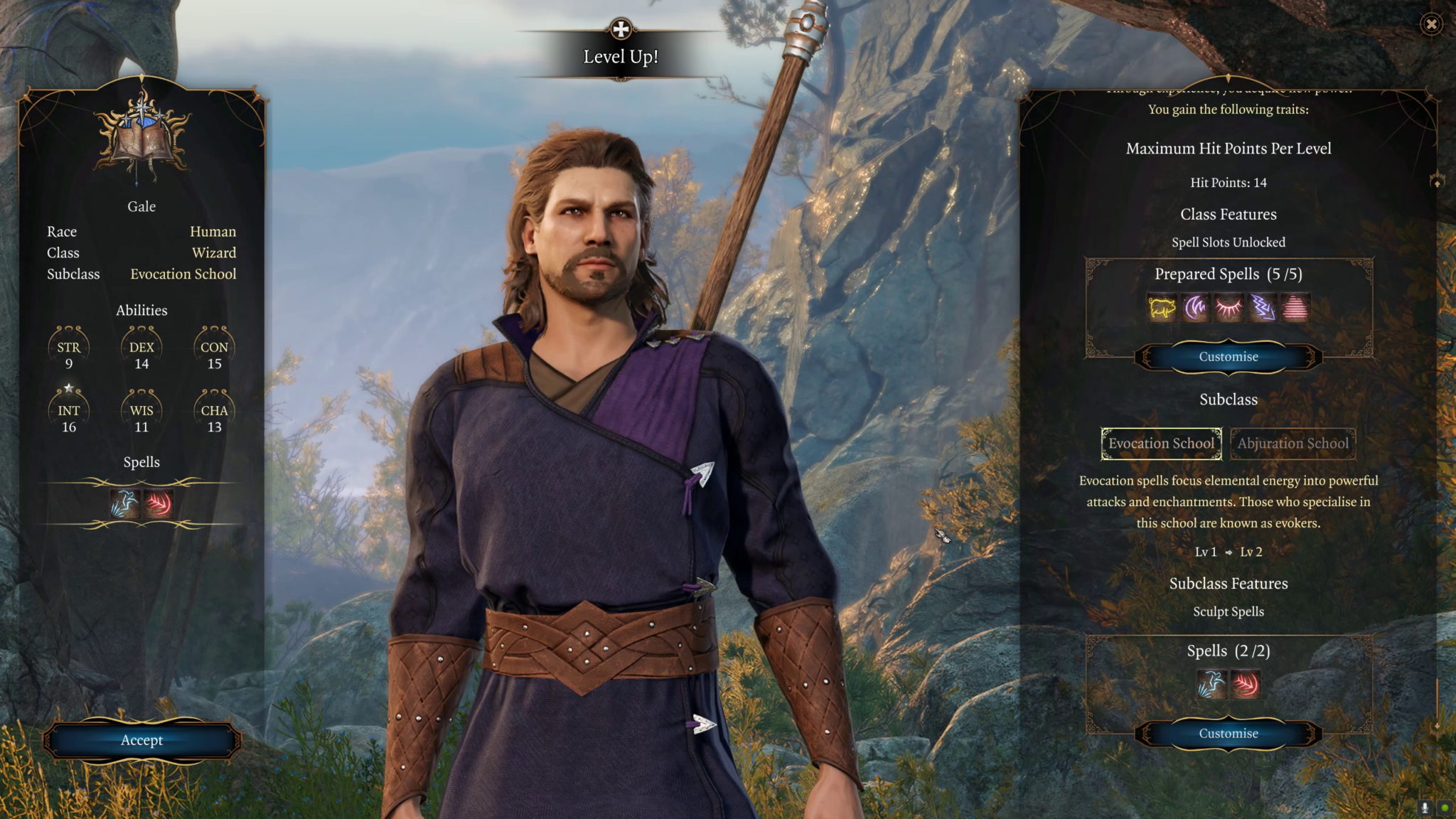Viewport: 1456px width, 819px height.
Task: Select the purple crescent claw prepared spell
Action: click(x=1195, y=309)
